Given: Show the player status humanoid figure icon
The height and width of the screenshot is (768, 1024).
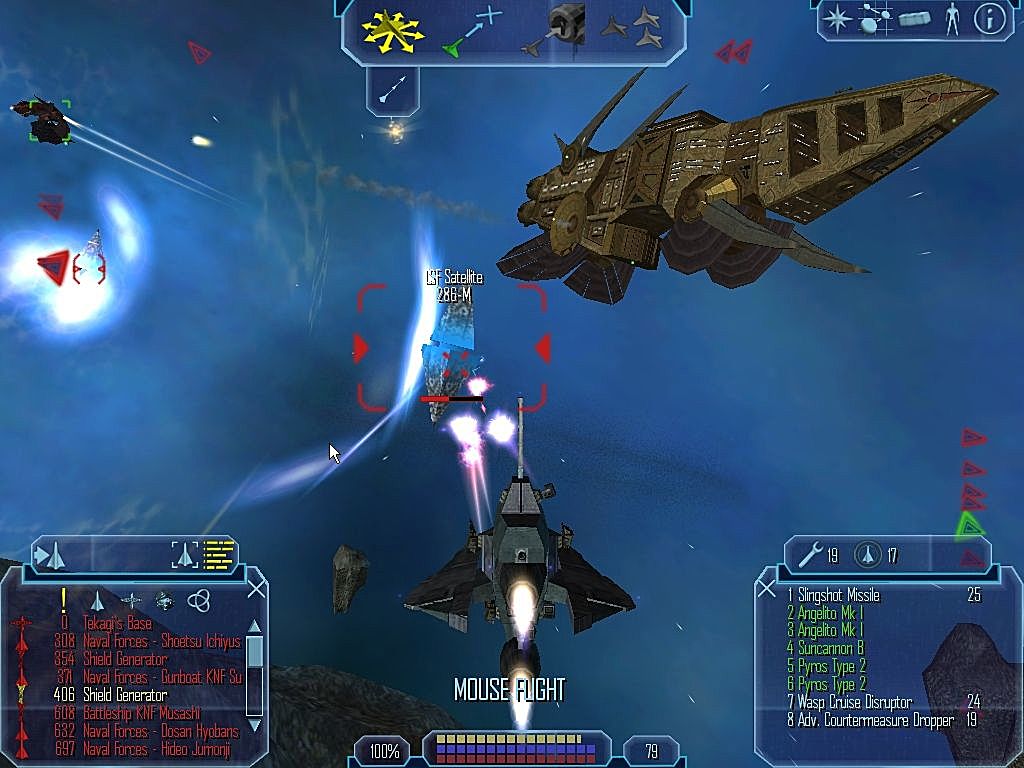Looking at the screenshot, I should point(952,20).
